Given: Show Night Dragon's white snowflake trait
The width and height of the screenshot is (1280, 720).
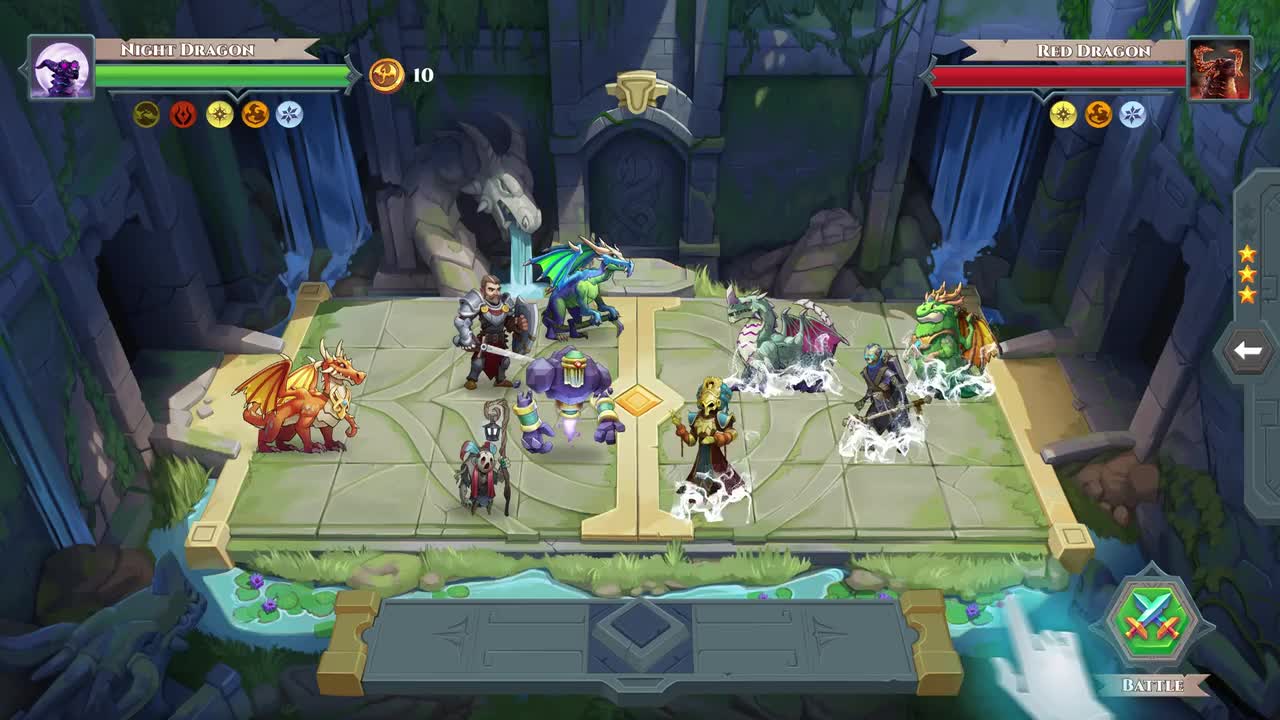Looking at the screenshot, I should (289, 115).
